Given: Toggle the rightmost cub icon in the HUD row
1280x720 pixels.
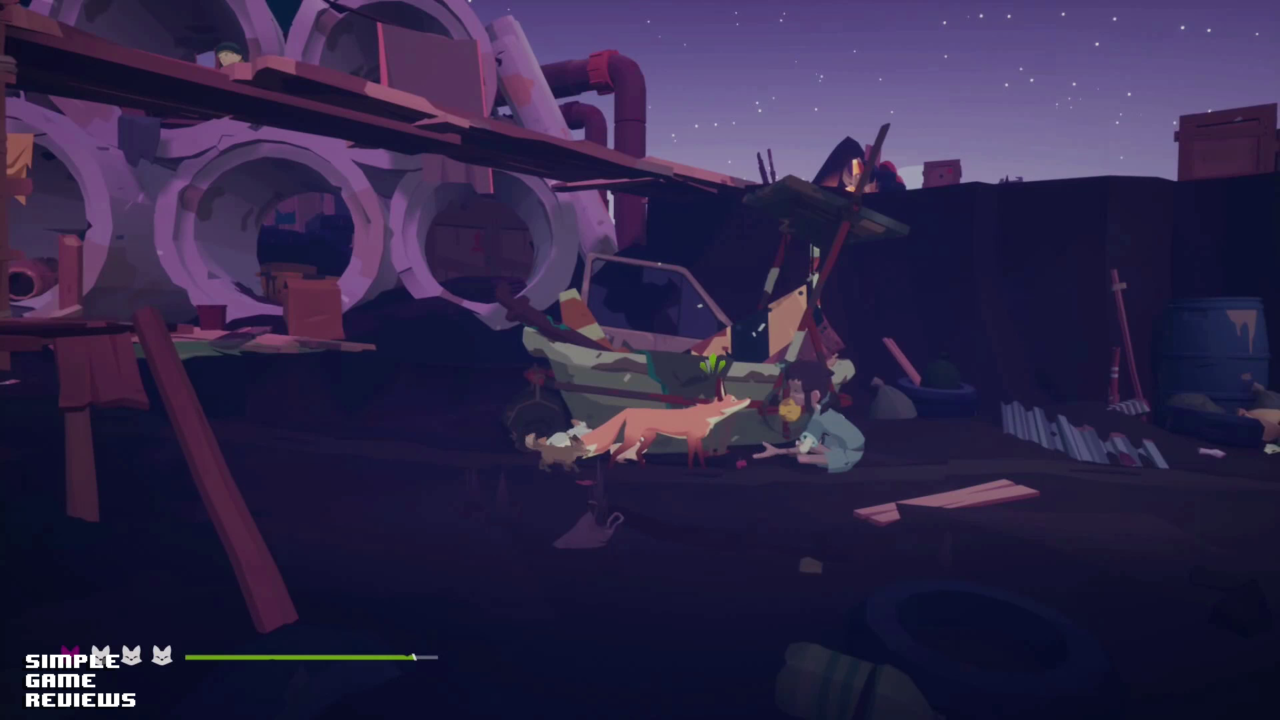Looking at the screenshot, I should (x=161, y=656).
